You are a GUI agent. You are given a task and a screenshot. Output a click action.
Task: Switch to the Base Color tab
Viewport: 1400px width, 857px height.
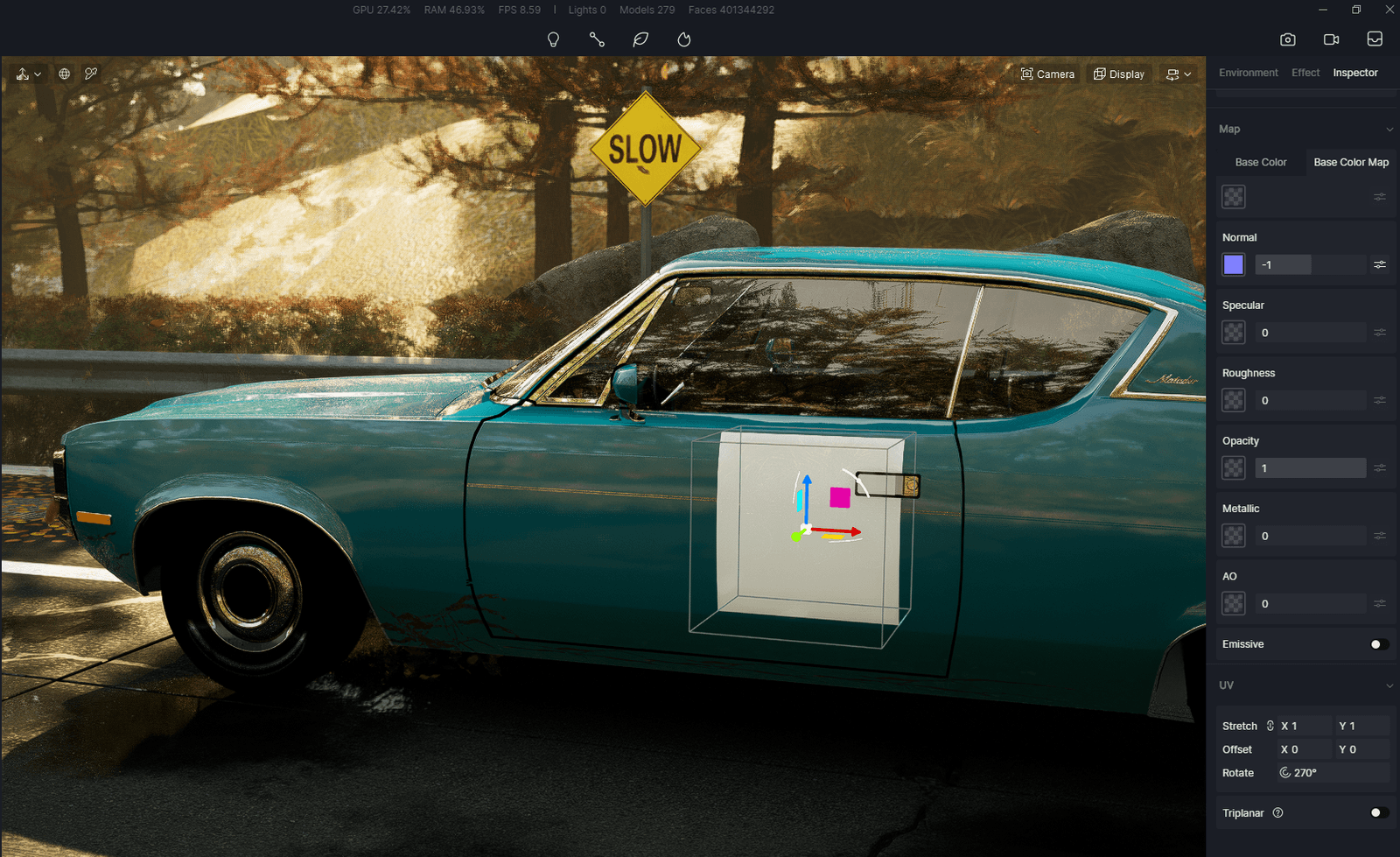pyautogui.click(x=1260, y=162)
